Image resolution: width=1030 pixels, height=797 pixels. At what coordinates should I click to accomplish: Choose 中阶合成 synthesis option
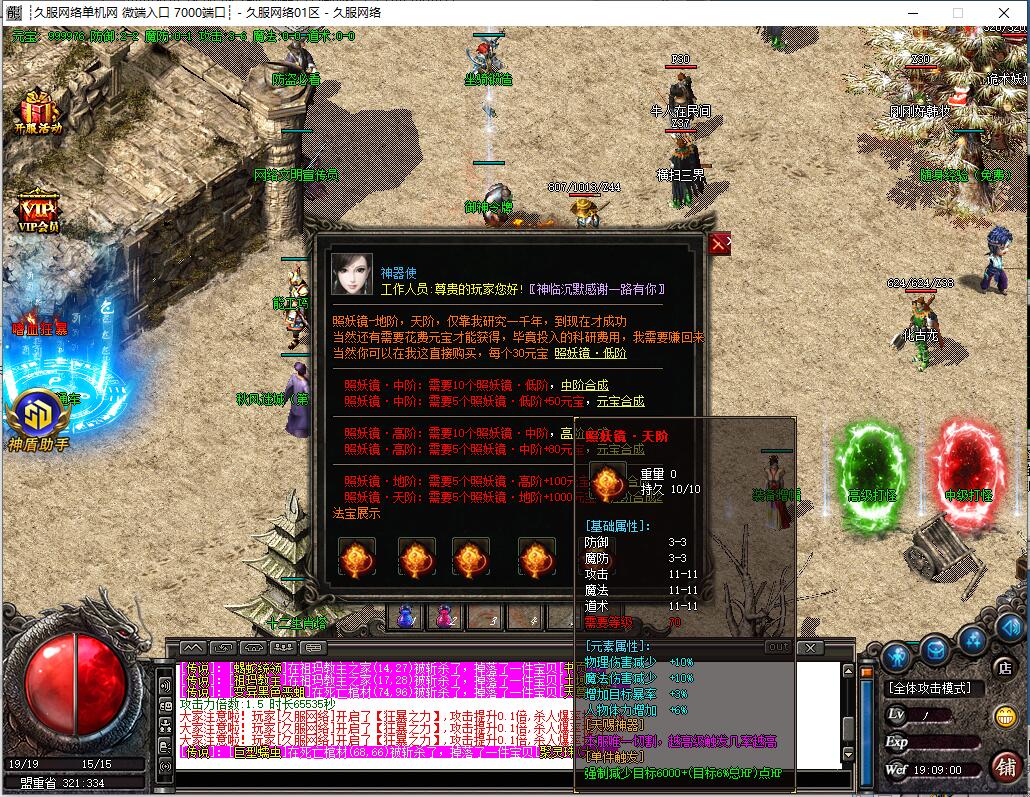coord(584,385)
